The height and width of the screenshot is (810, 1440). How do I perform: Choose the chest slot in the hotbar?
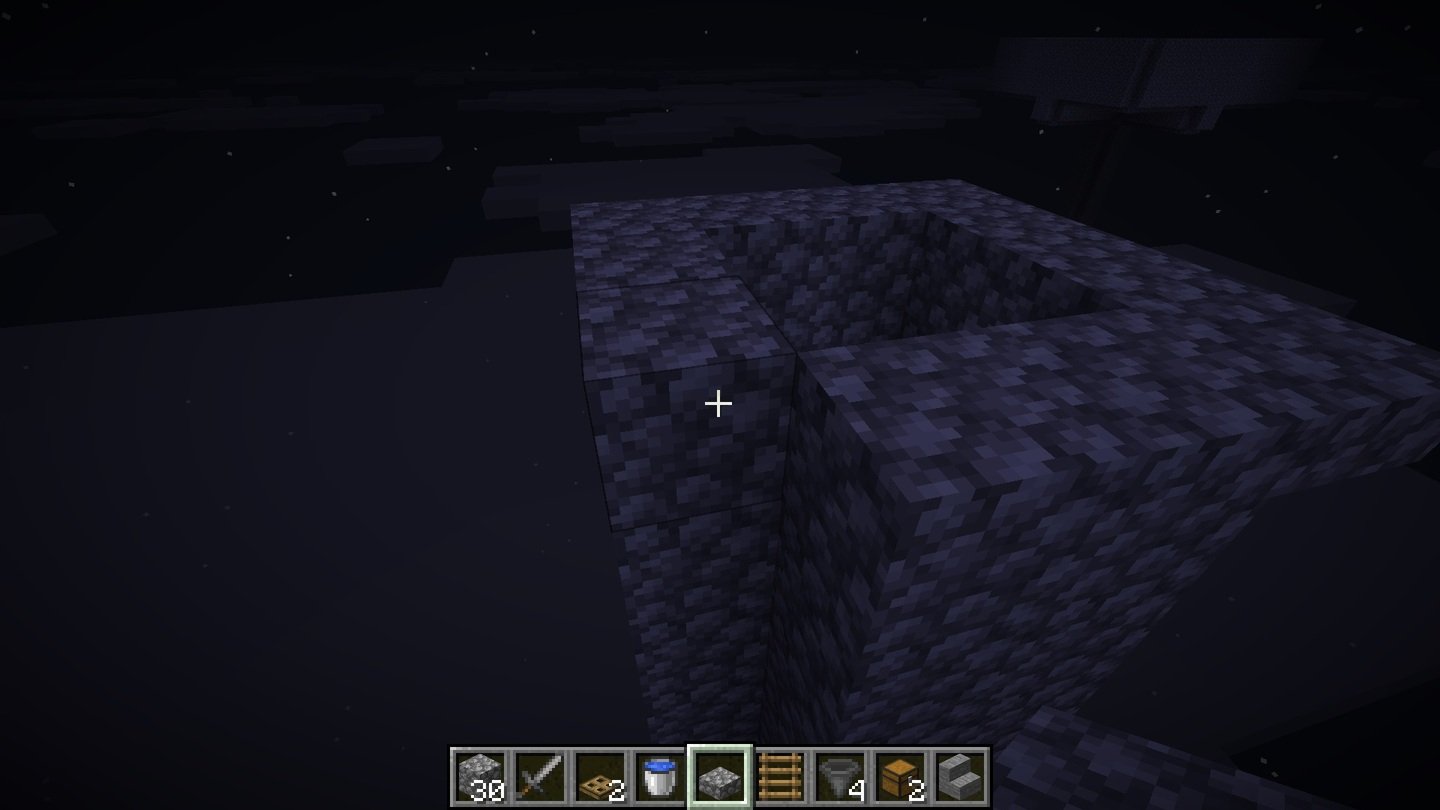pyautogui.click(x=900, y=777)
